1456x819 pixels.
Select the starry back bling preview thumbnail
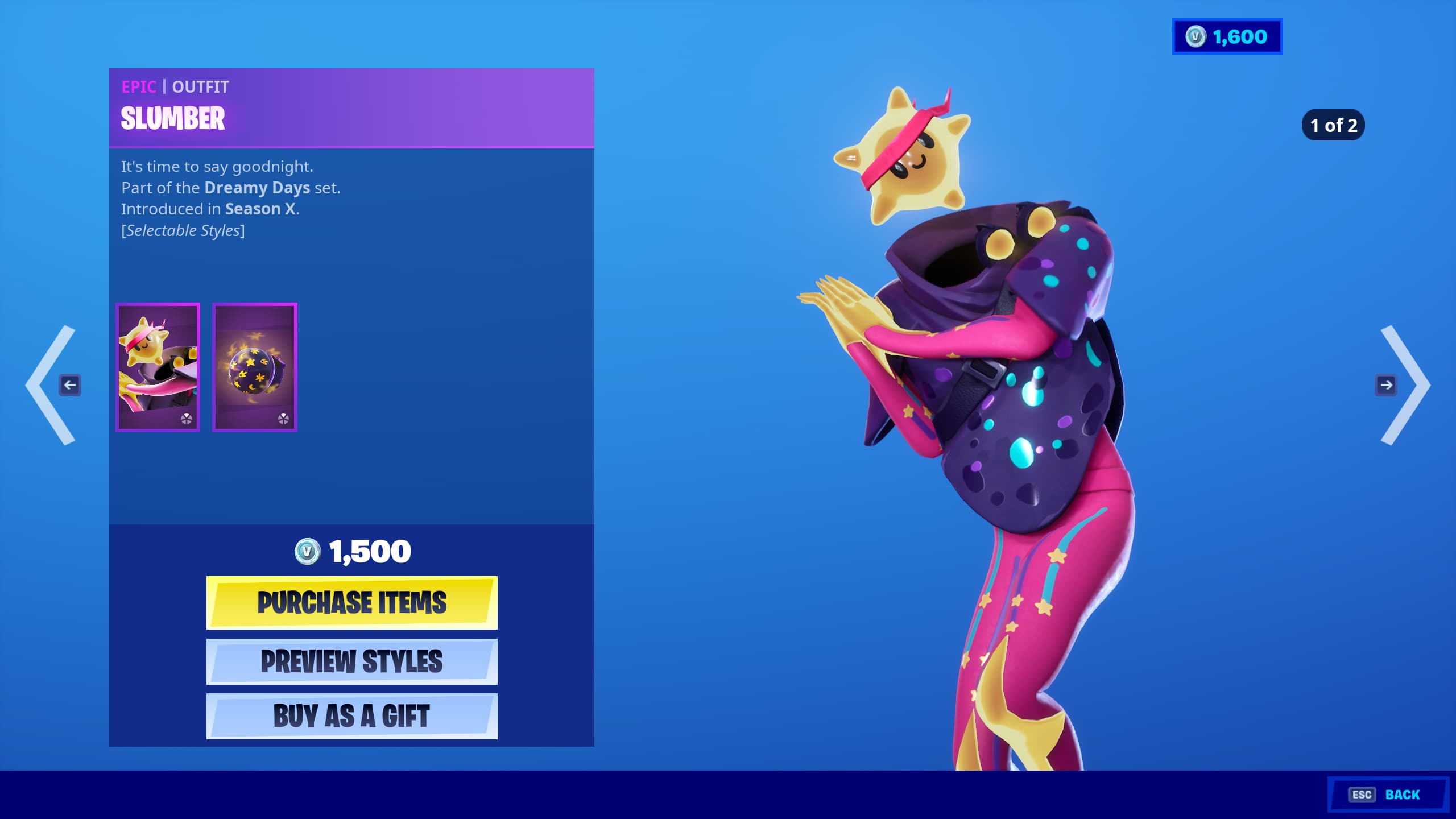pyautogui.click(x=254, y=367)
